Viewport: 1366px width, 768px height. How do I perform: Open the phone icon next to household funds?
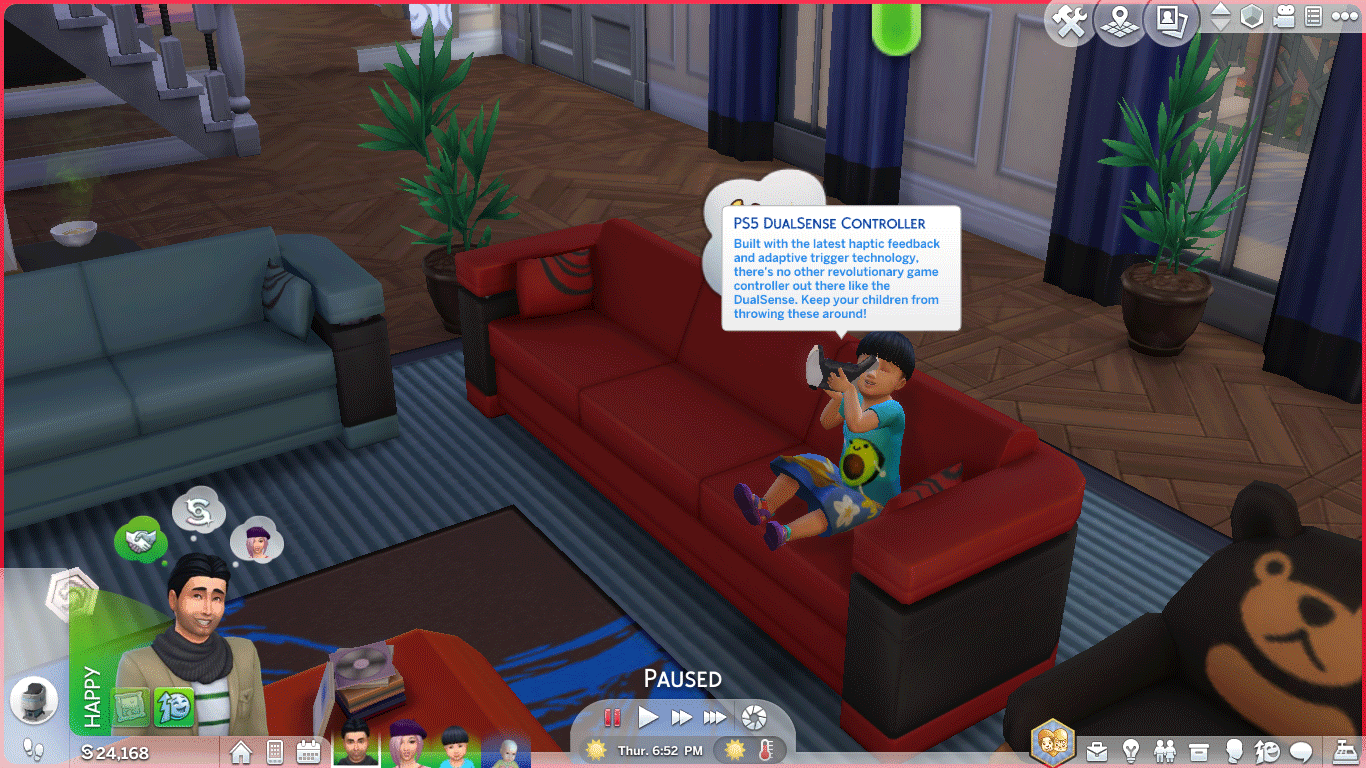(x=275, y=751)
